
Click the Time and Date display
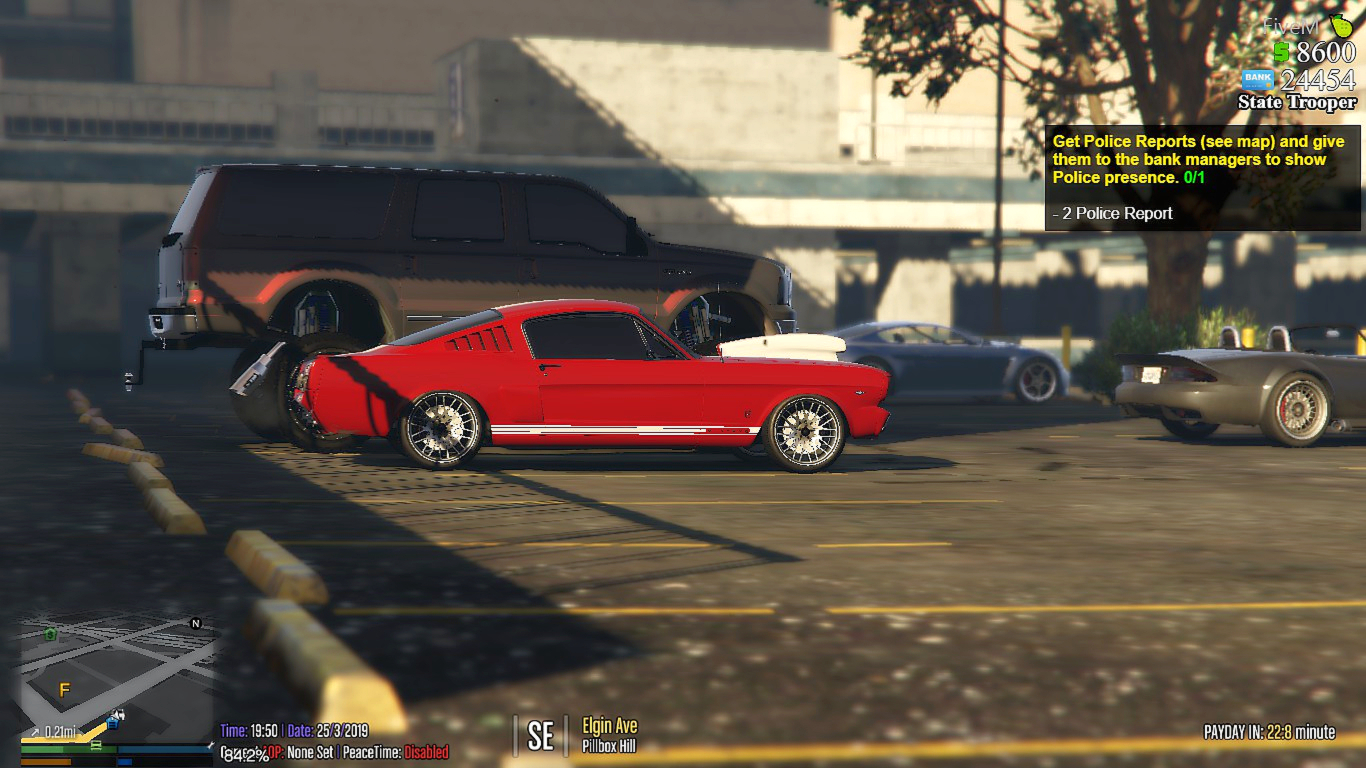pos(295,729)
